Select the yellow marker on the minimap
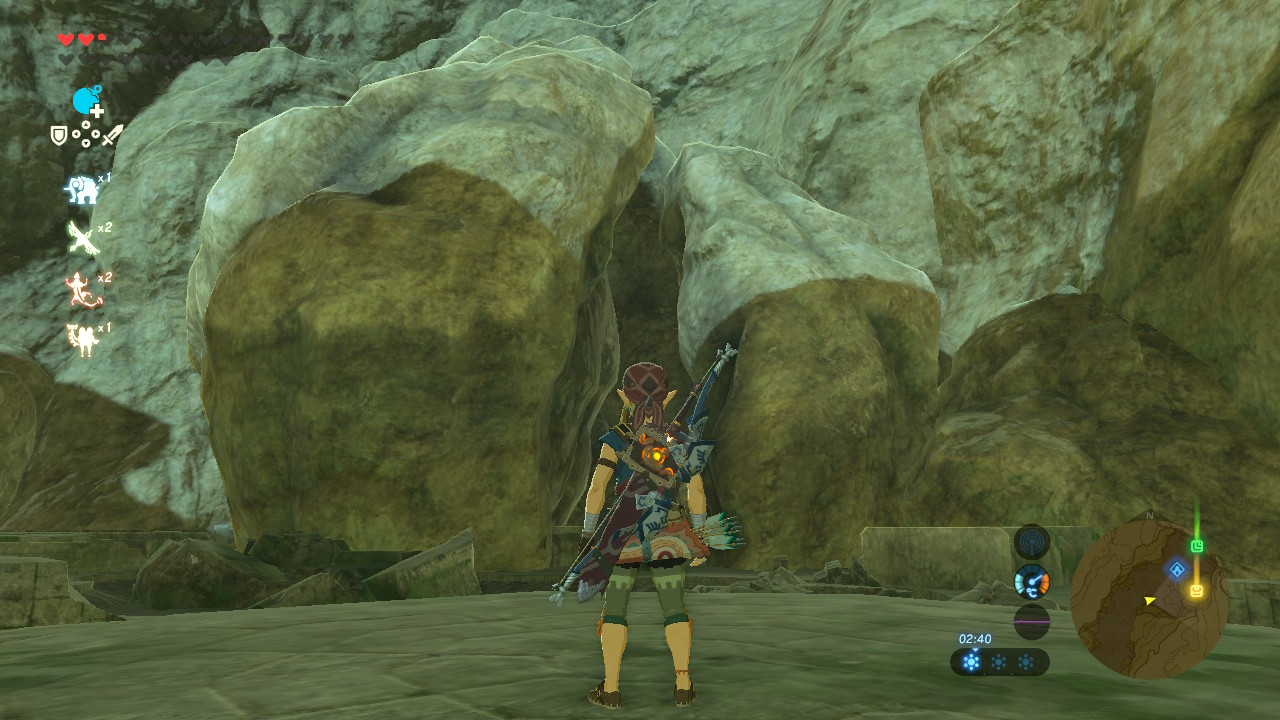 [1195, 590]
